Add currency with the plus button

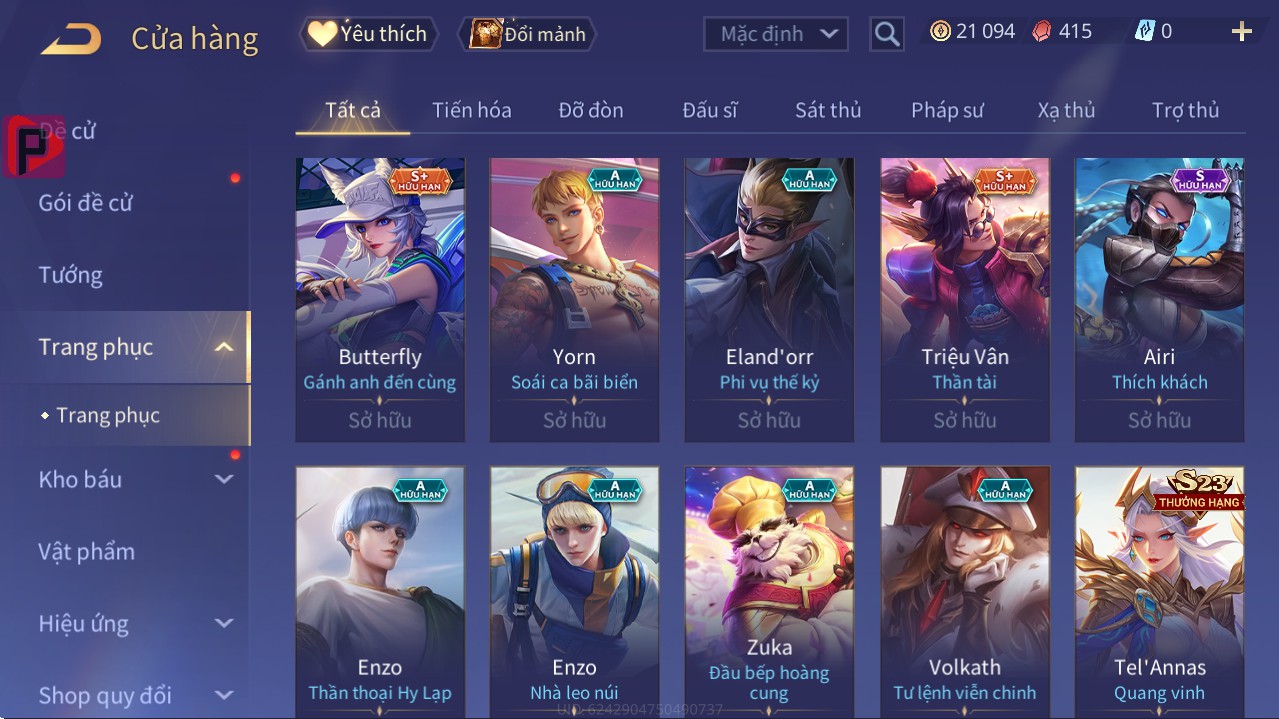(1241, 32)
